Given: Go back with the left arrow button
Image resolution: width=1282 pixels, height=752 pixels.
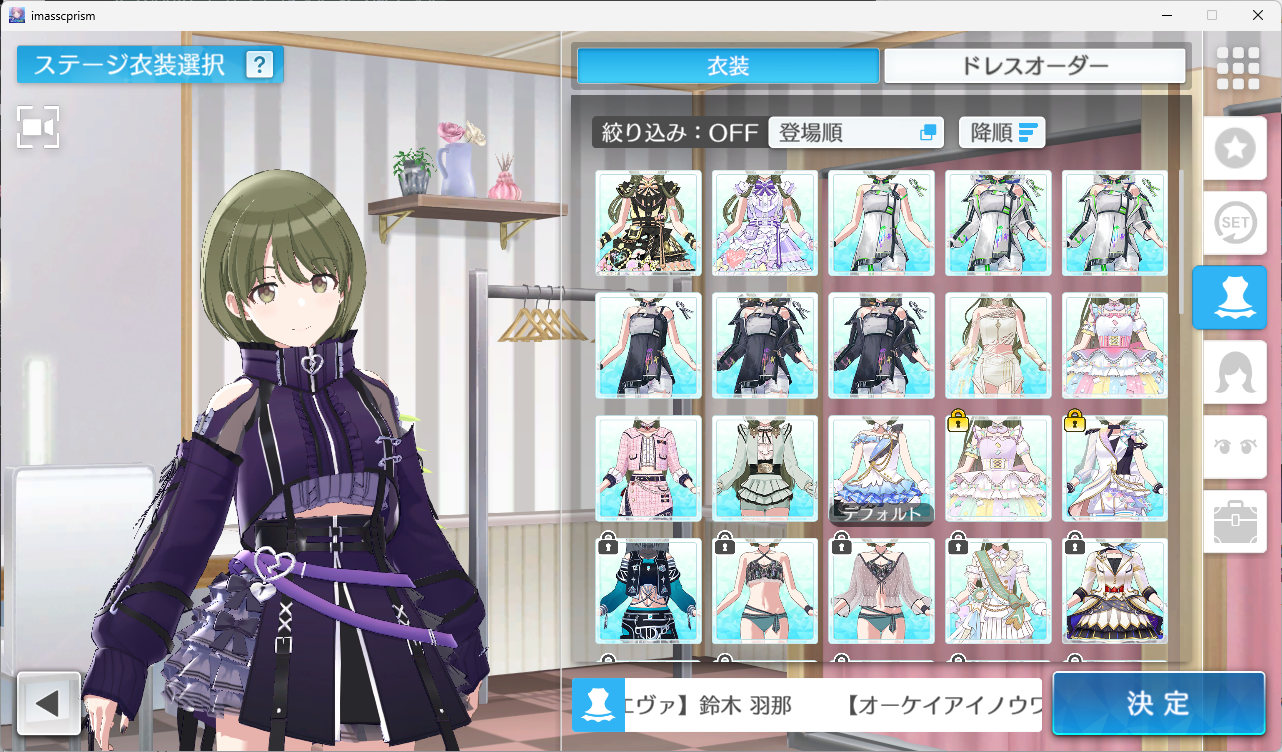Looking at the screenshot, I should (48, 703).
